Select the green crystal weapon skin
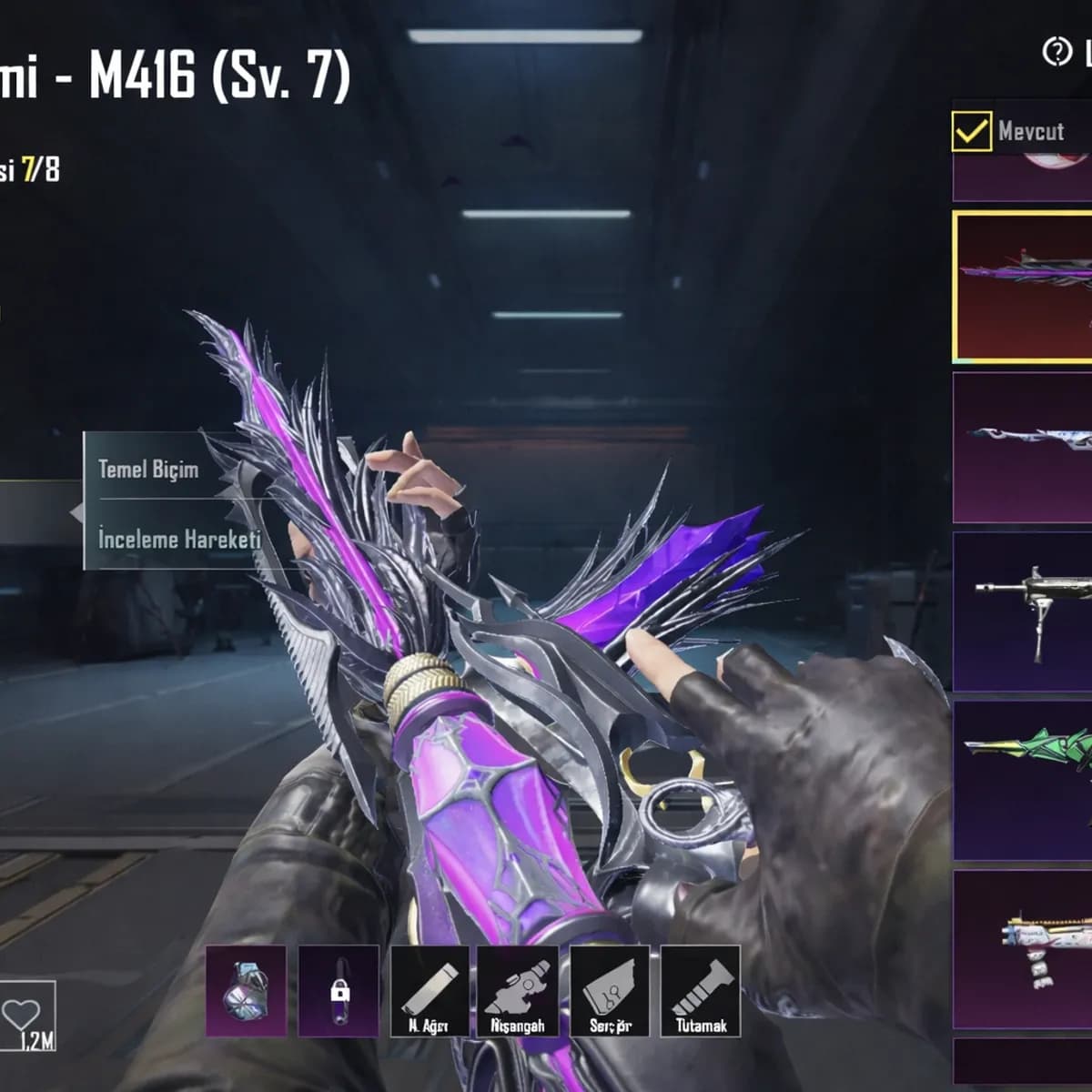Image resolution: width=1092 pixels, height=1092 pixels. (x=1023, y=780)
